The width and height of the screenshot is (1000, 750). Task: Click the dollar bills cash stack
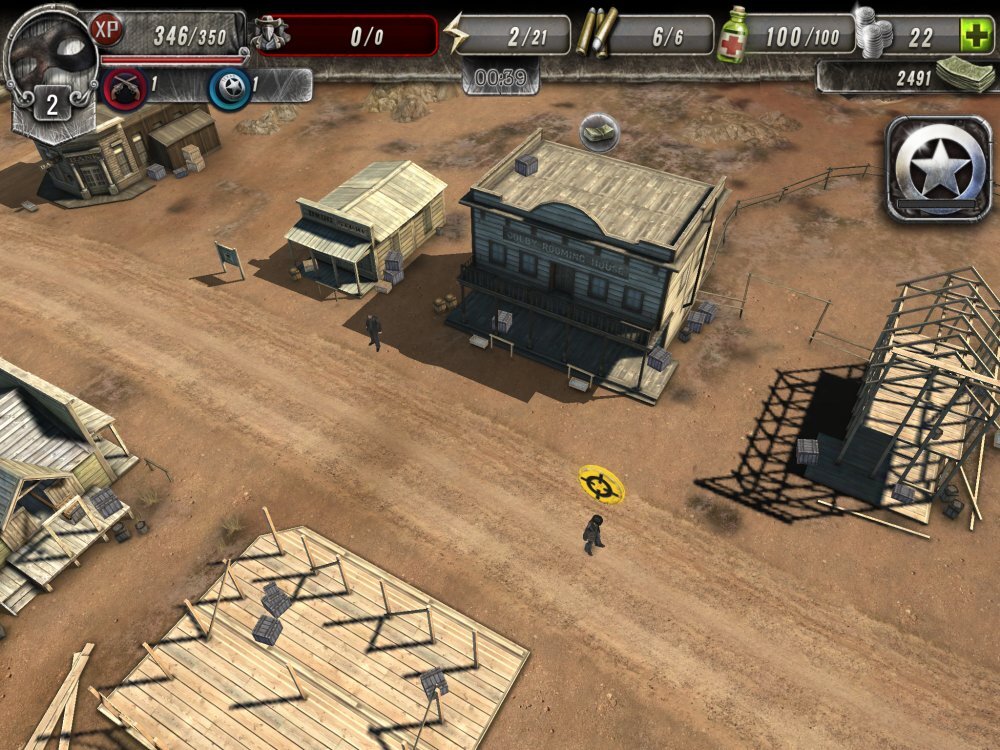point(963,74)
